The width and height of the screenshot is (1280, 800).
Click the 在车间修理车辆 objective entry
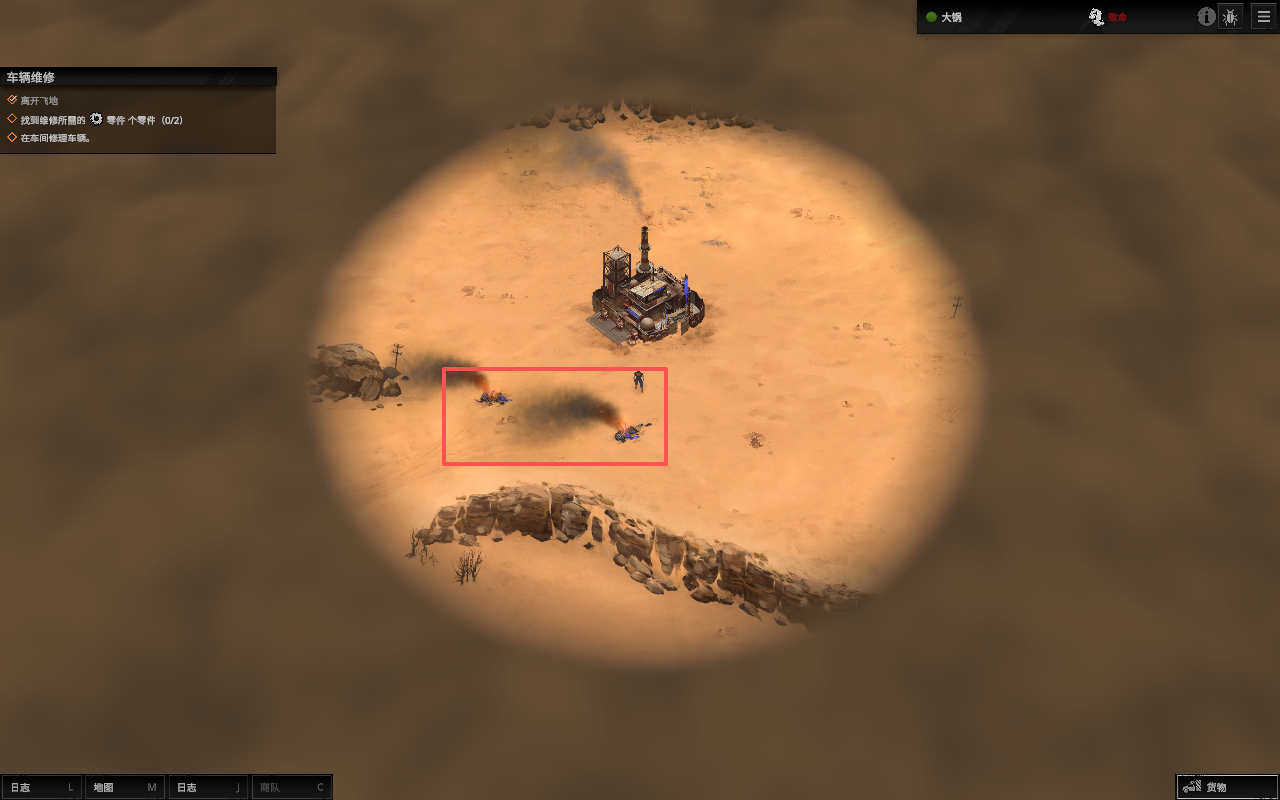[x=56, y=138]
